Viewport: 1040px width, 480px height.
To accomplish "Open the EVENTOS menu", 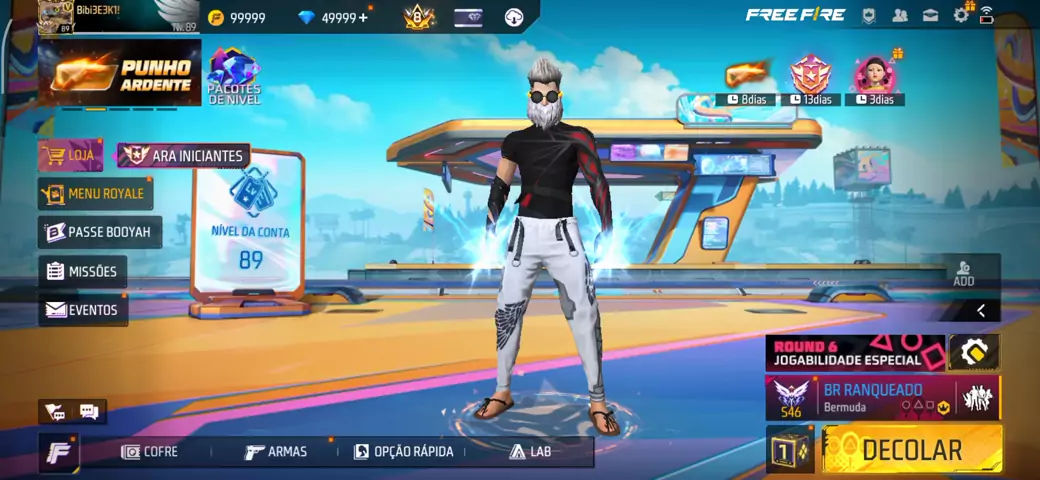I will (83, 310).
